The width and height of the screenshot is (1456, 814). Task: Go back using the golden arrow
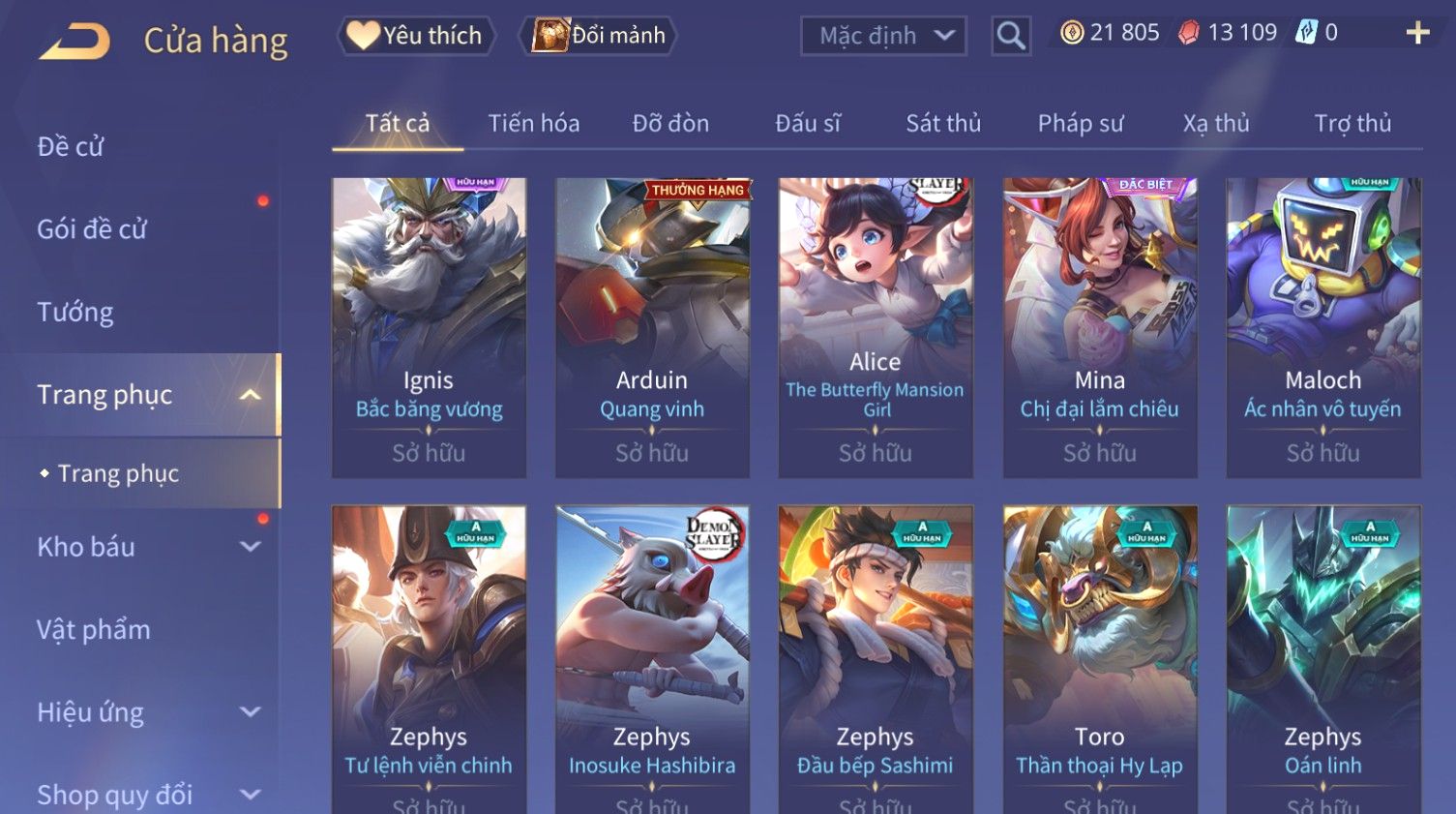pyautogui.click(x=74, y=42)
